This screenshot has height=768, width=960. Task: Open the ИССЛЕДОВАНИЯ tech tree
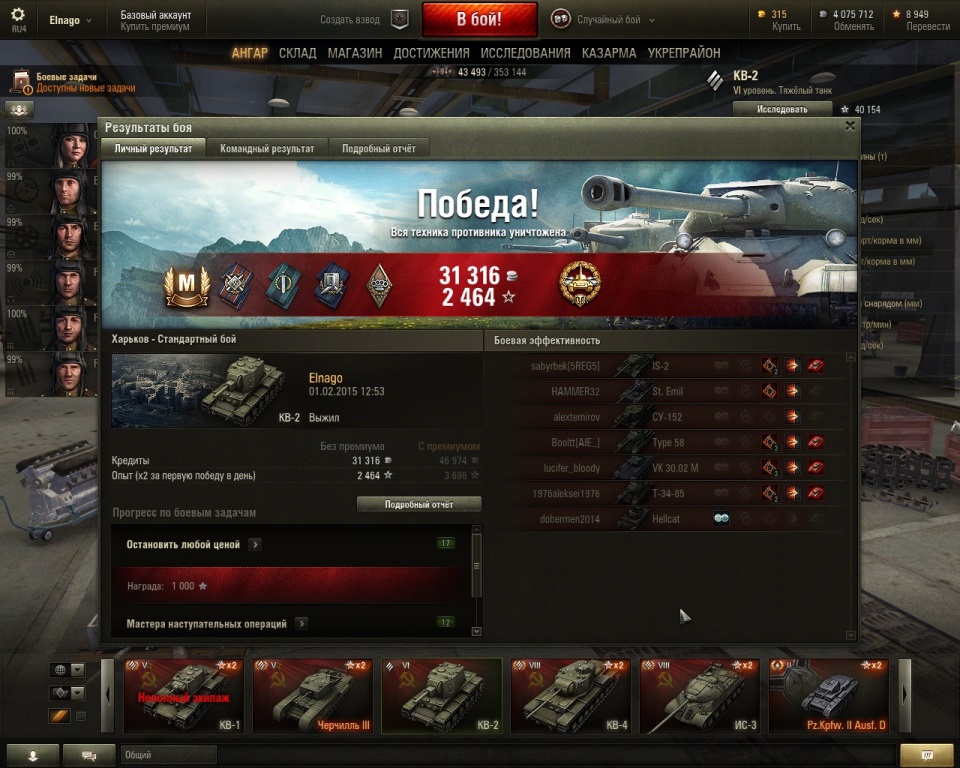click(x=525, y=53)
